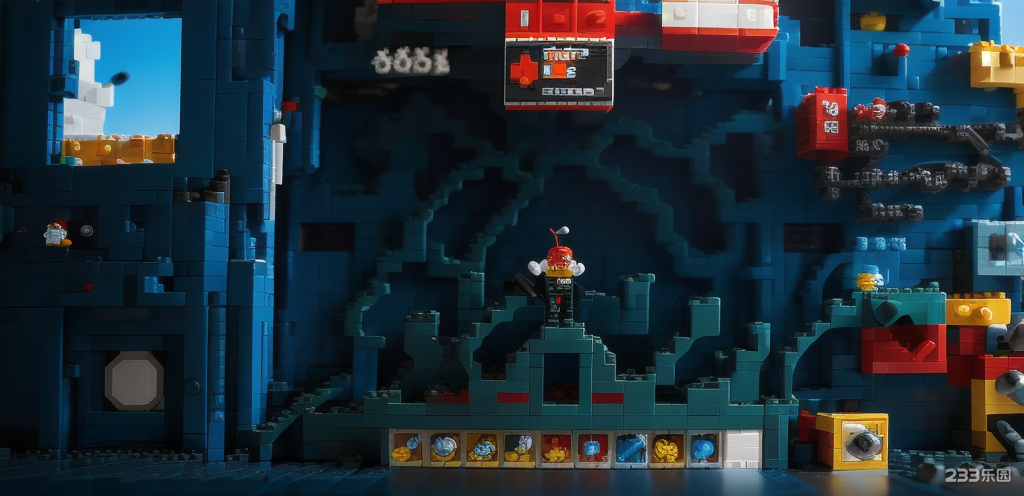Screen dimensions: 1024x496
Task: Select the red slot with orange-yellow bricks
Action: pos(557,449)
